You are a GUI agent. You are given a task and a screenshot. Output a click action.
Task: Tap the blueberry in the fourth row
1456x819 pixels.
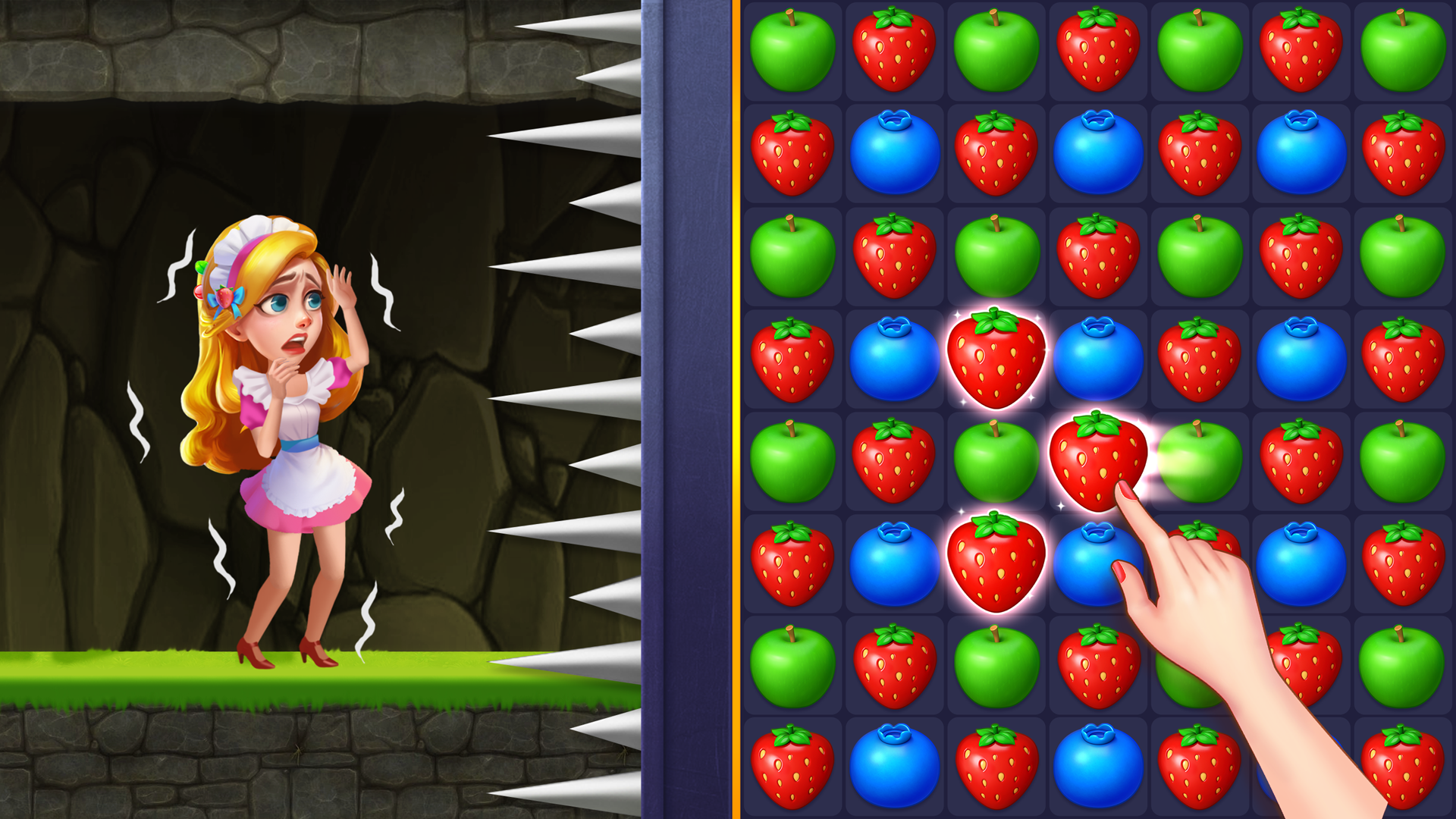tap(895, 356)
